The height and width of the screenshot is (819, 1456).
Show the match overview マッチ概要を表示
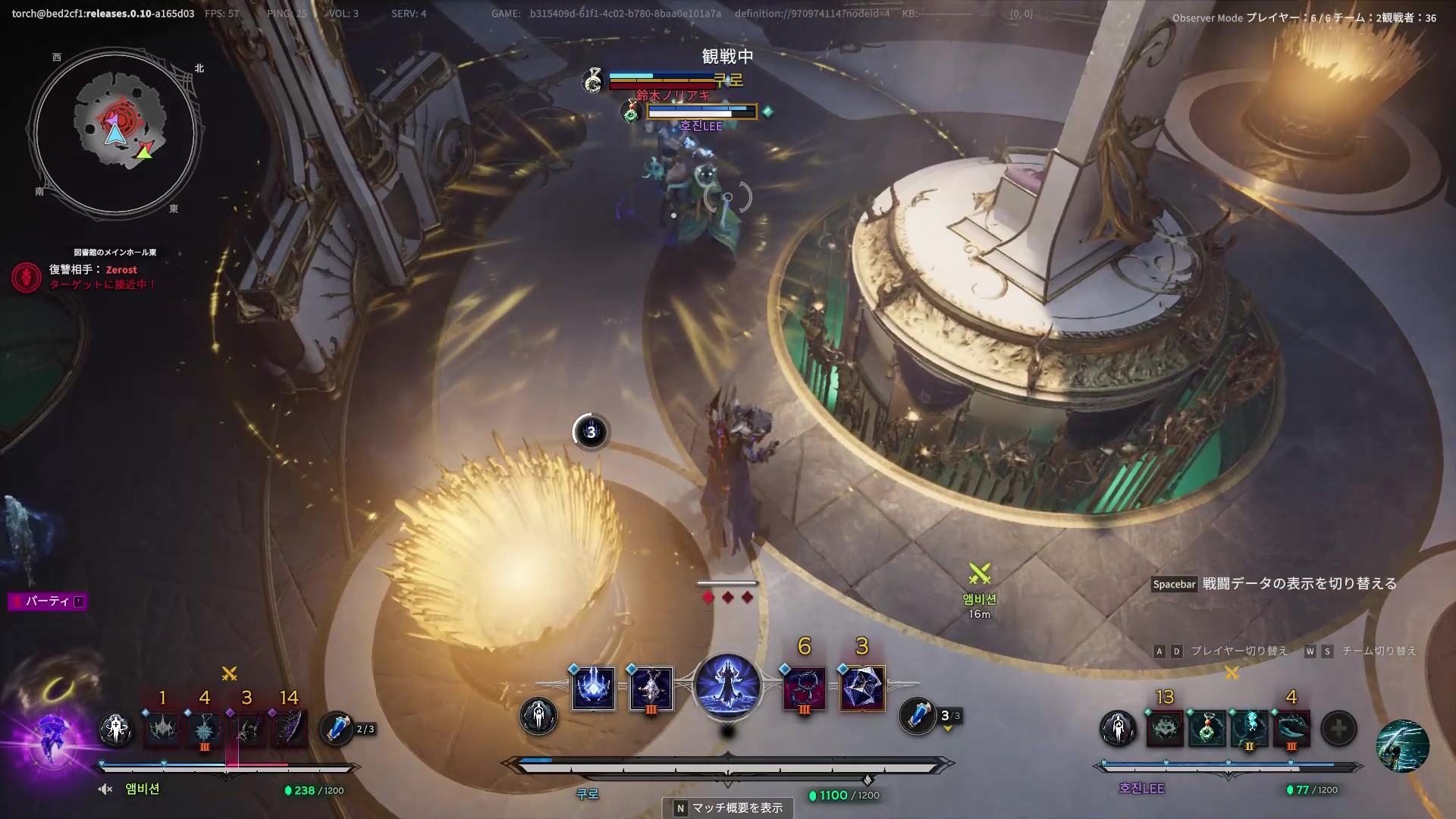pos(728,808)
